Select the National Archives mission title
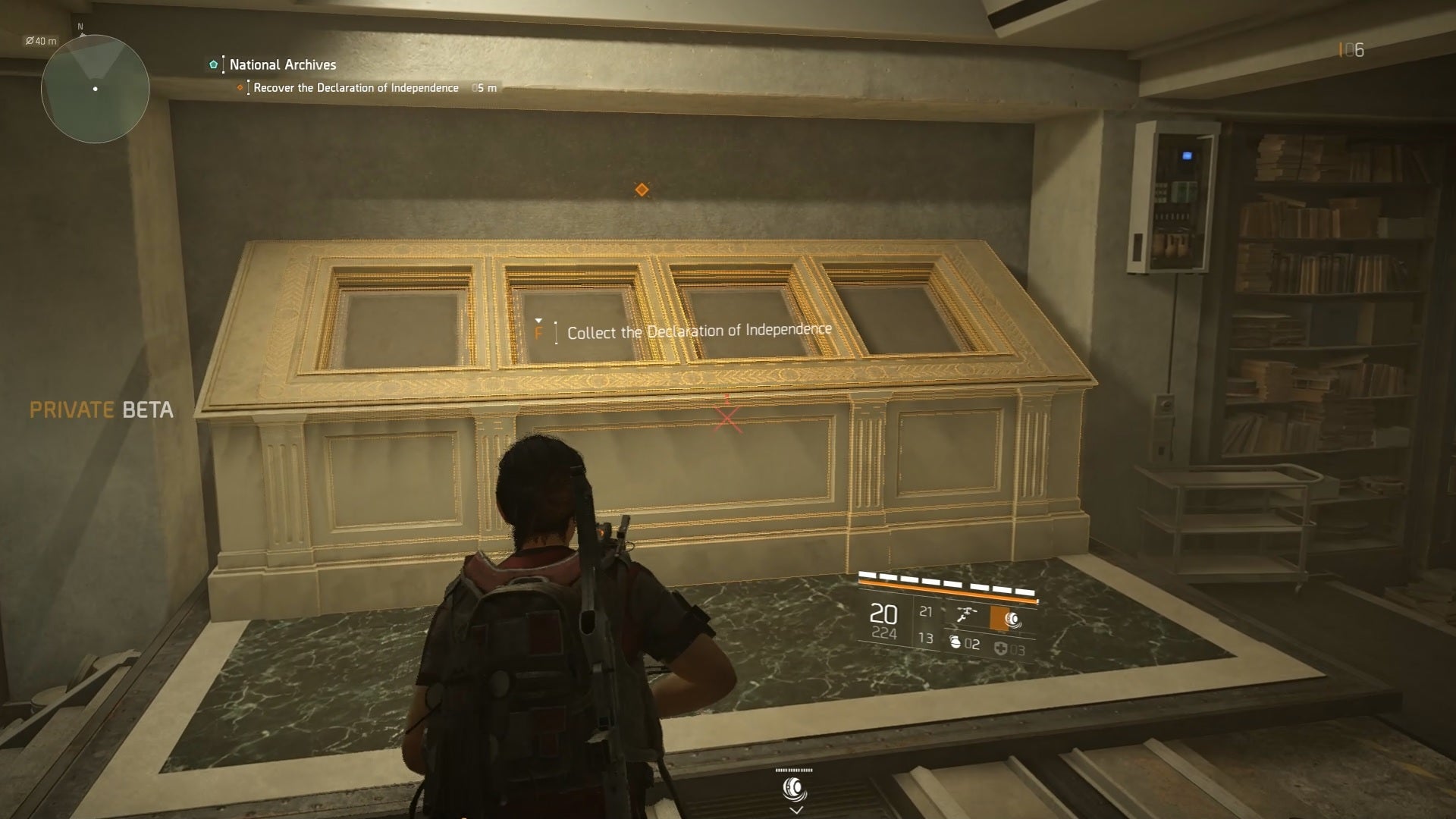The width and height of the screenshot is (1456, 819). 282,64
